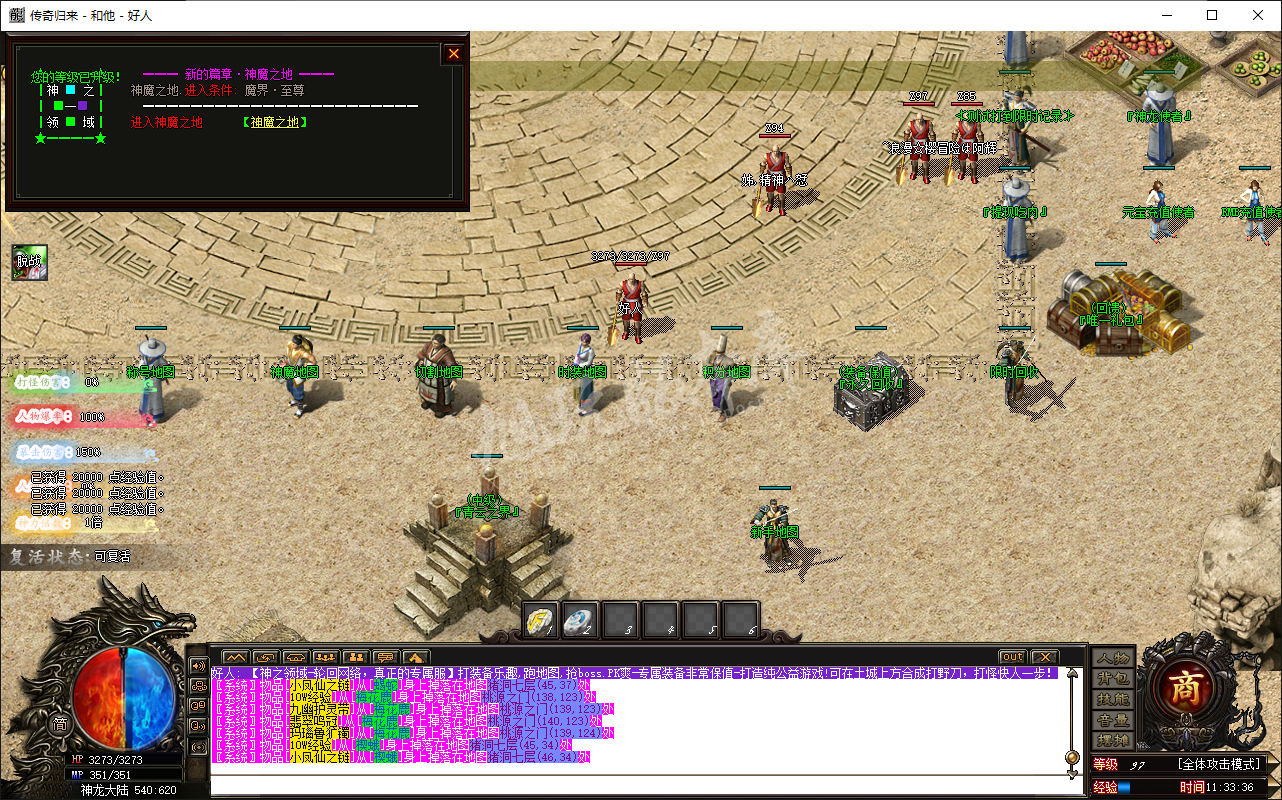Click the speaker chat channel button

pos(198,666)
